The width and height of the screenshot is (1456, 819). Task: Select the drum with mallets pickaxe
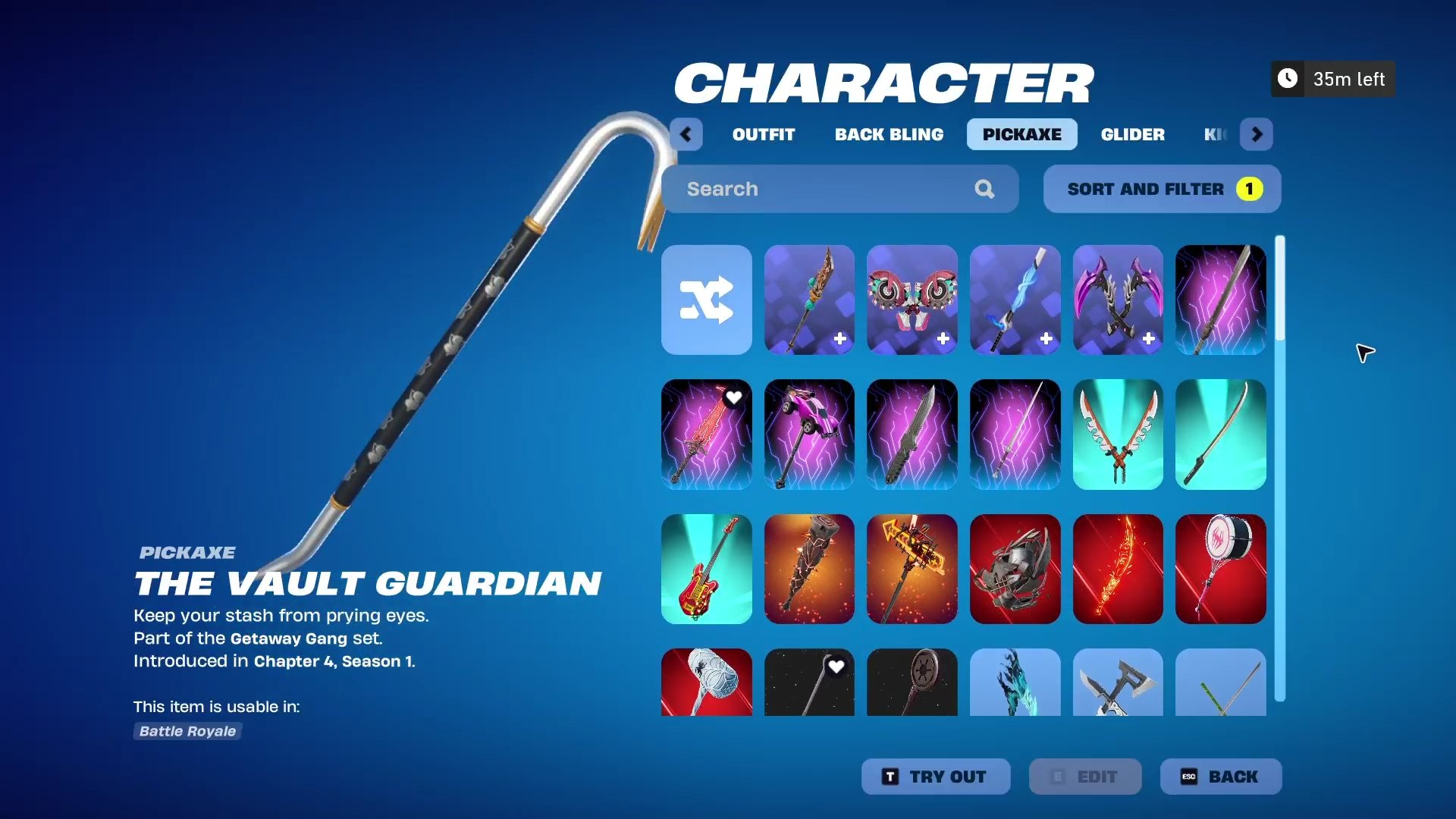(1220, 570)
